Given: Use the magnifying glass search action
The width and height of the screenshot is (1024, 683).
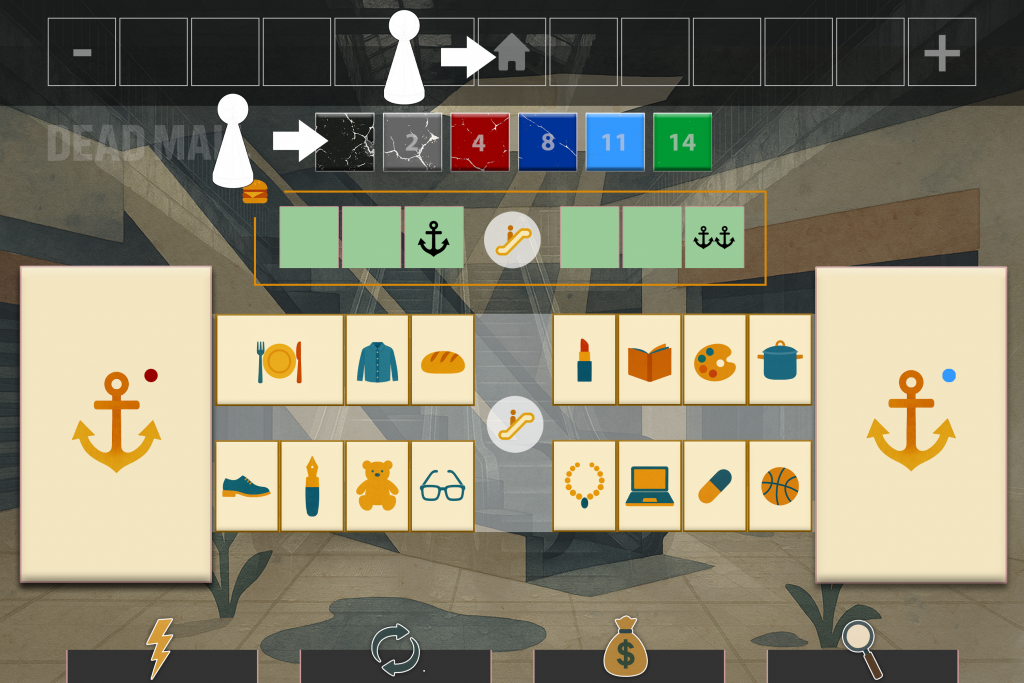Looking at the screenshot, I should 861,650.
